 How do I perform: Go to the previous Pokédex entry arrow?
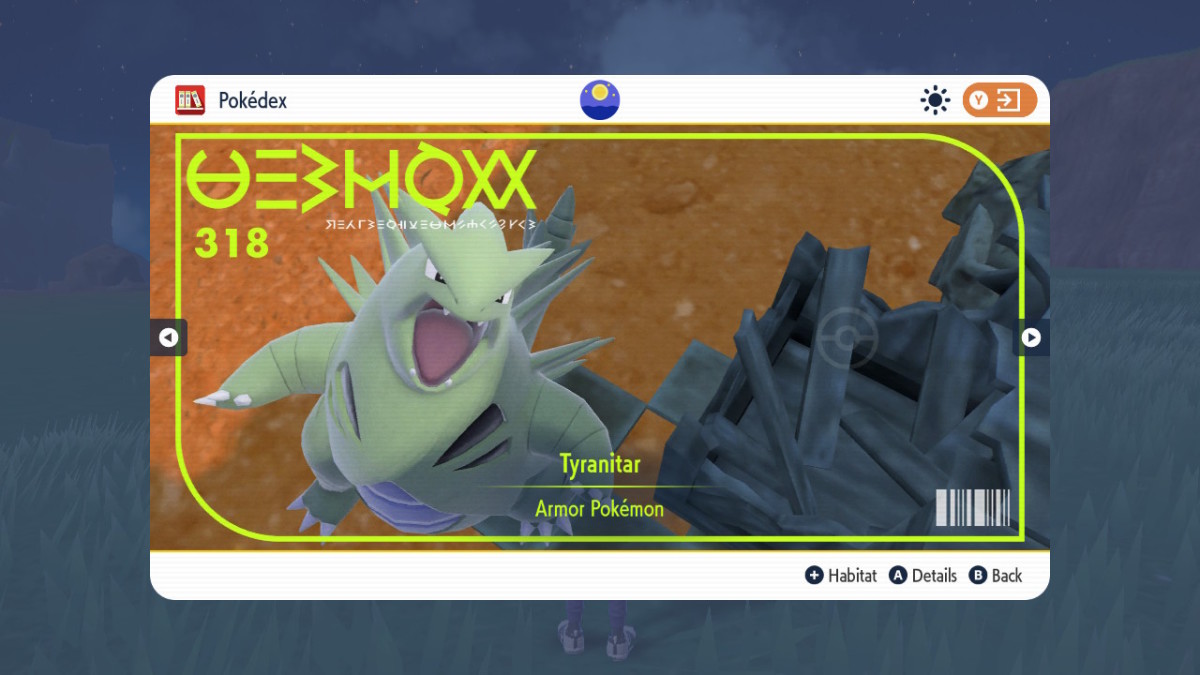click(x=168, y=338)
